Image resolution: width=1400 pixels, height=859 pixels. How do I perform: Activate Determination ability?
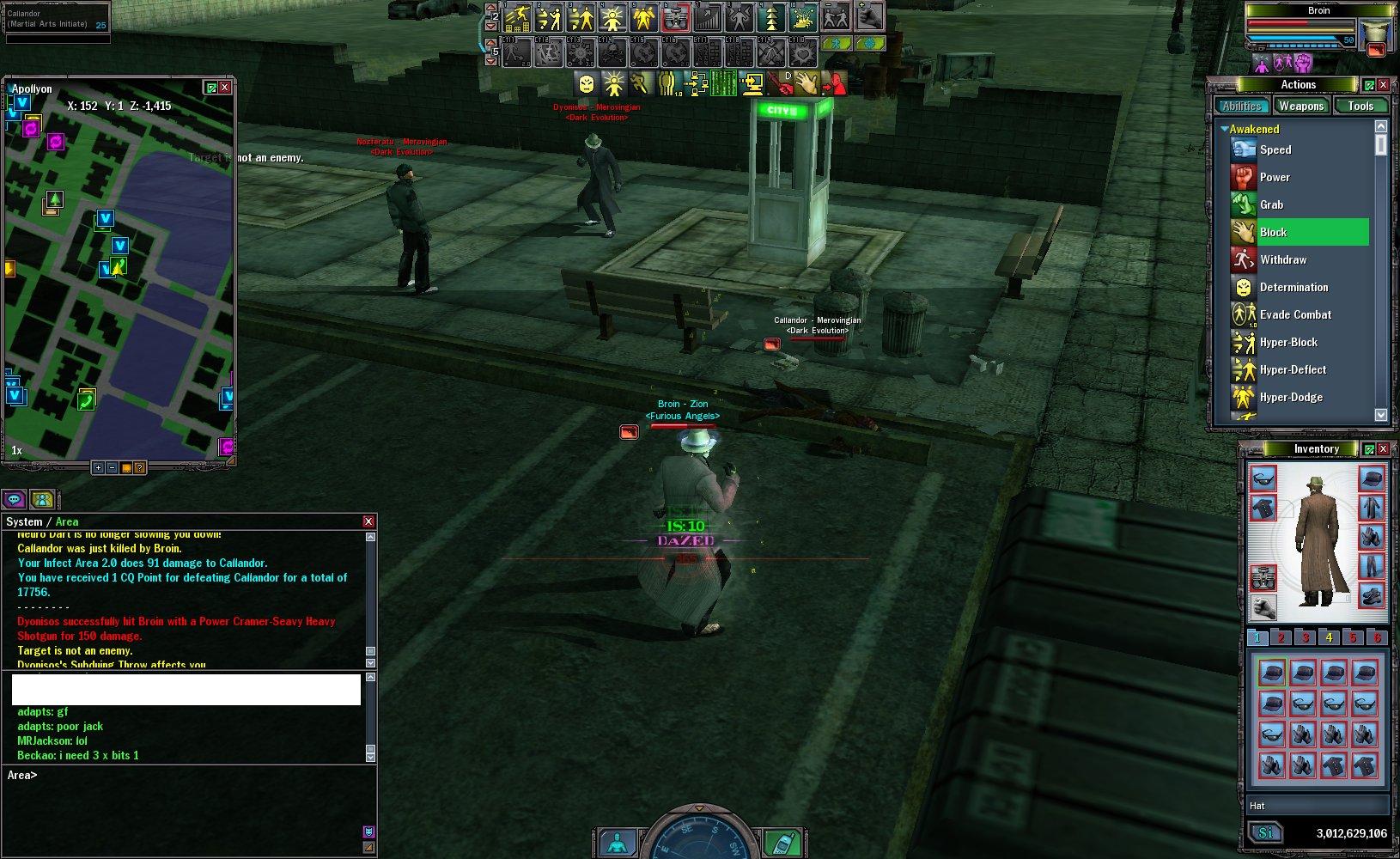[1293, 287]
